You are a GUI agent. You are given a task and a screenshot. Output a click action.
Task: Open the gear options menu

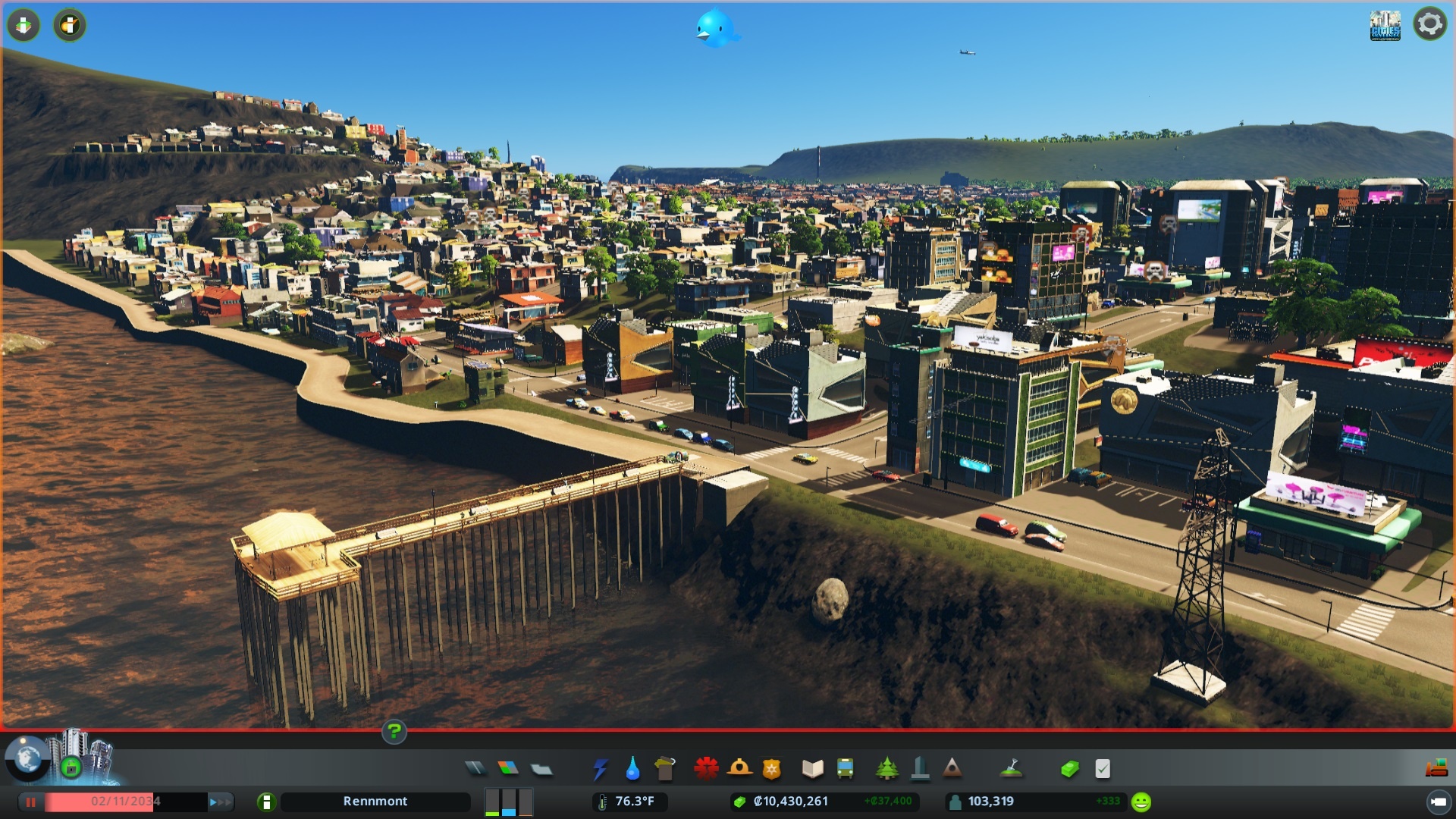point(1429,24)
